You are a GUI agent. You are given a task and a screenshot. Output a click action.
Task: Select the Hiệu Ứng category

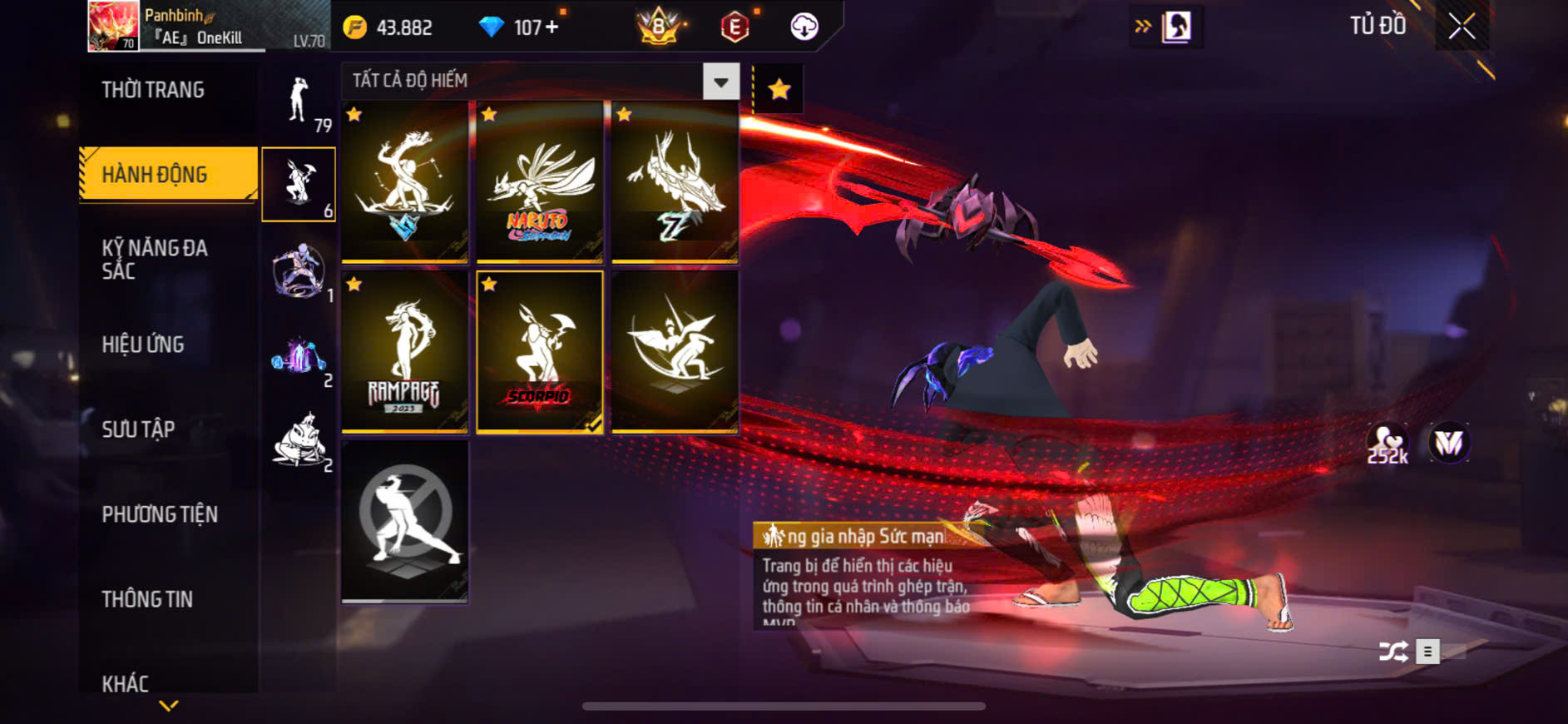tap(143, 345)
